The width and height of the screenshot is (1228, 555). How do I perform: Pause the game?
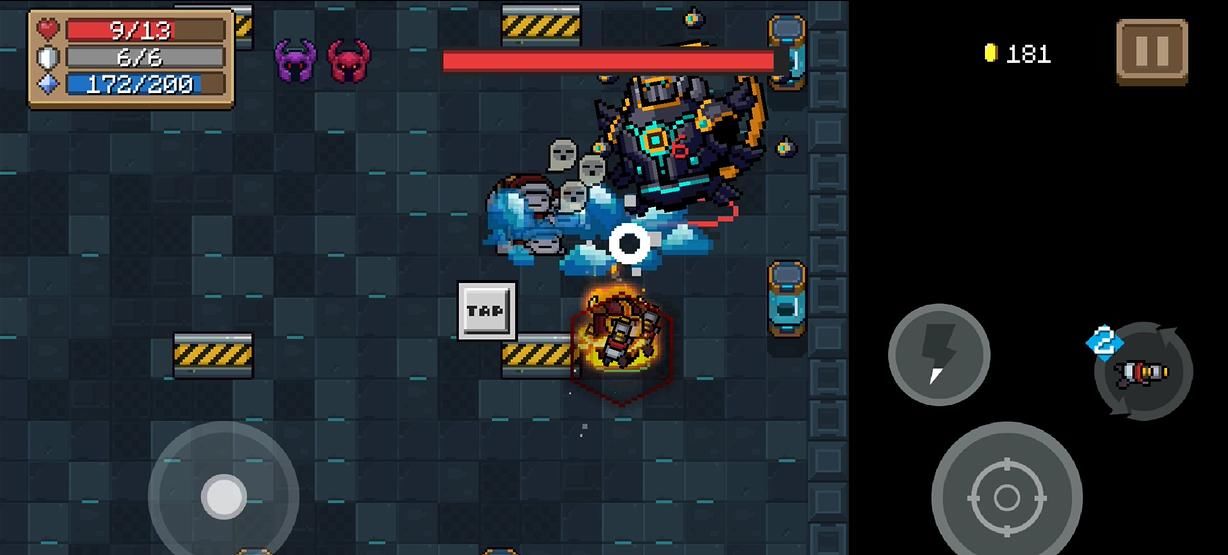(1151, 51)
